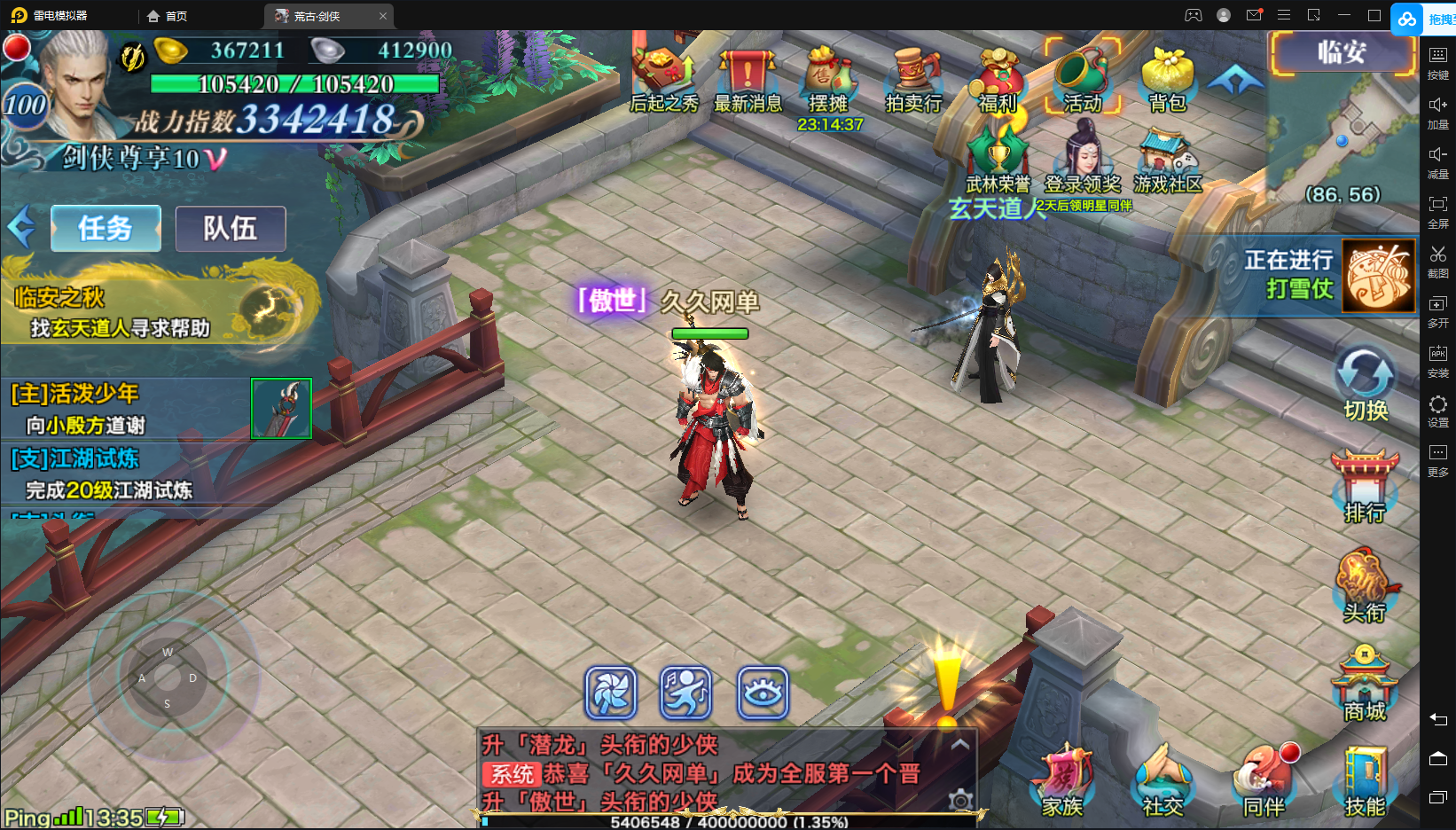Open the 技能 skills menu
Screen dimensions: 1456x830
(x=1365, y=782)
